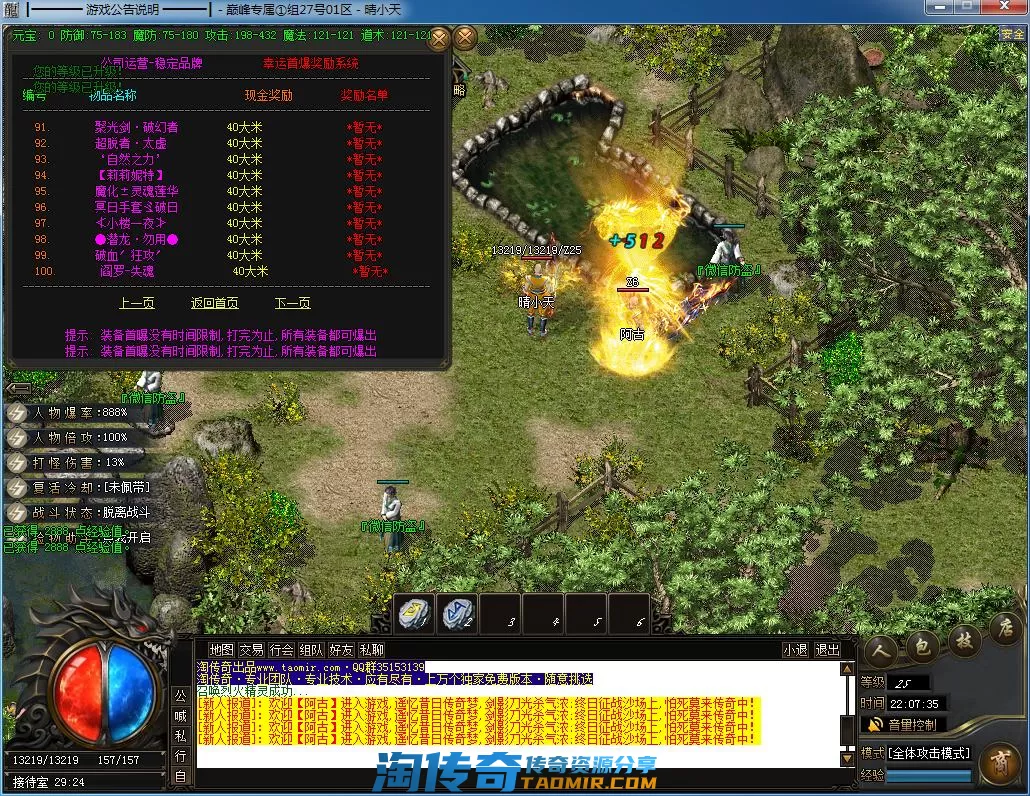This screenshot has width=1030, height=796.
Task: Open the character panel 人 button
Action: [882, 646]
